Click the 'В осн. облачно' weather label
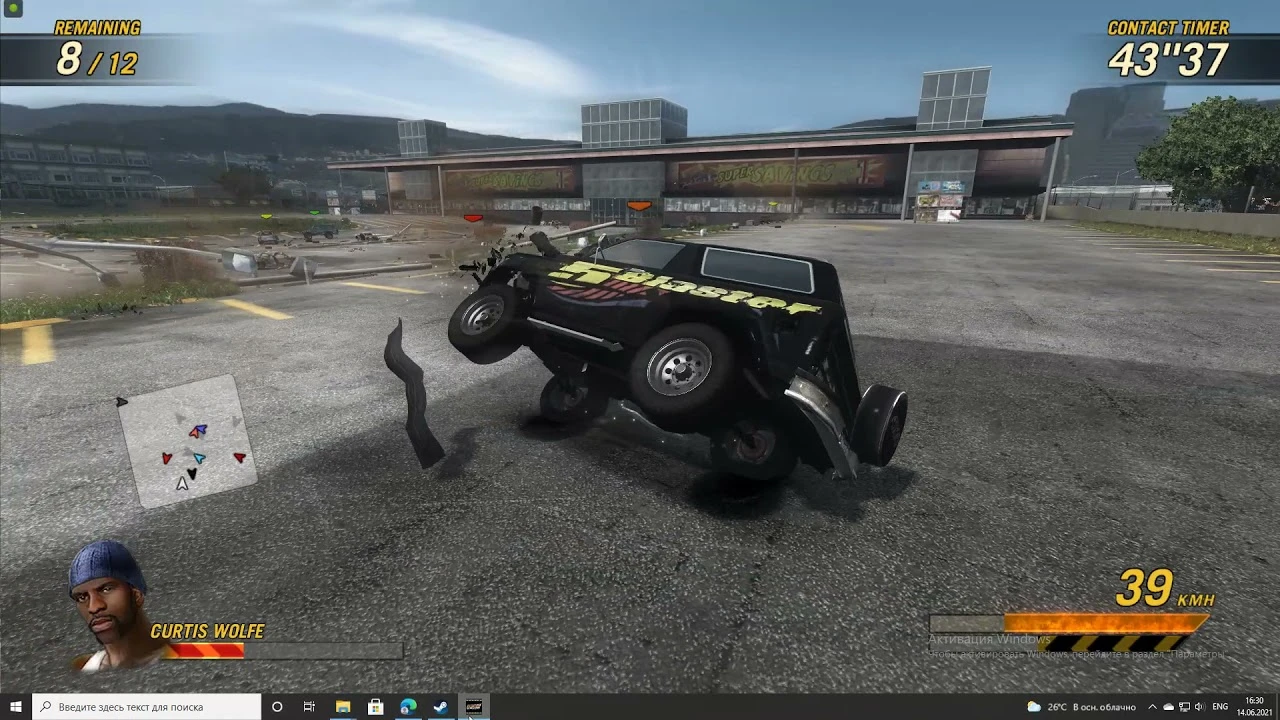Screen dimensions: 1280x720 click(x=1103, y=707)
